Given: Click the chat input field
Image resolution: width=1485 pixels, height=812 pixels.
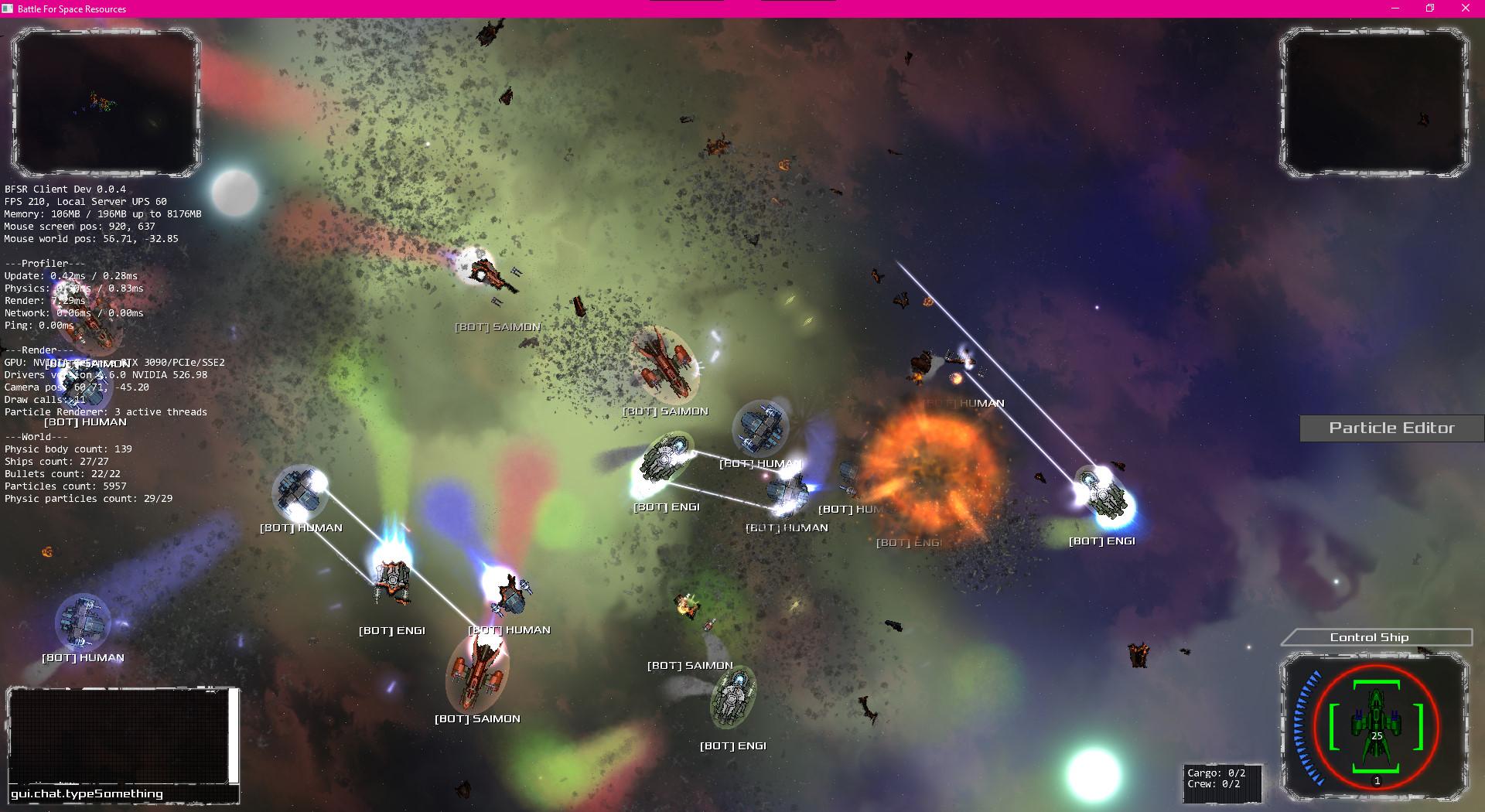Looking at the screenshot, I should [116, 794].
